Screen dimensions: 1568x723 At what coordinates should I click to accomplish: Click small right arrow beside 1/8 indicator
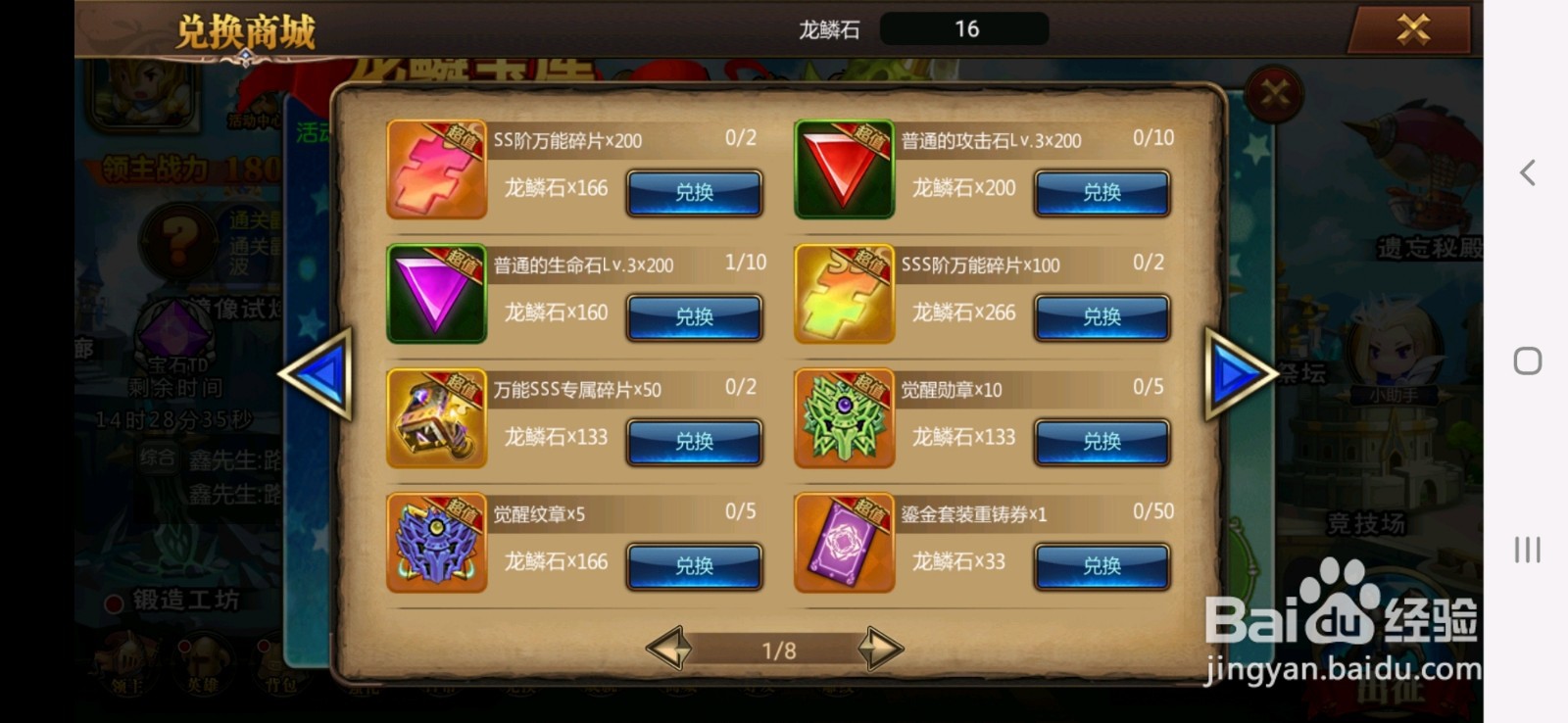click(x=881, y=647)
